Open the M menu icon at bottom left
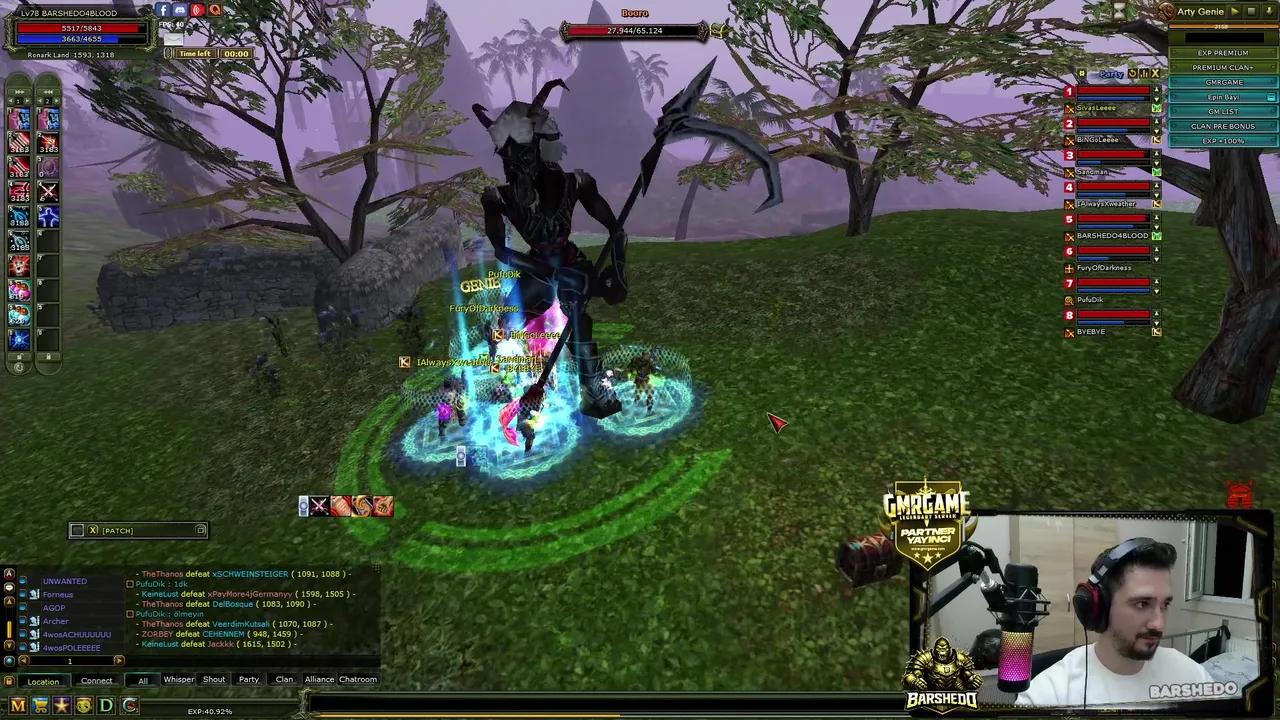 [17, 705]
